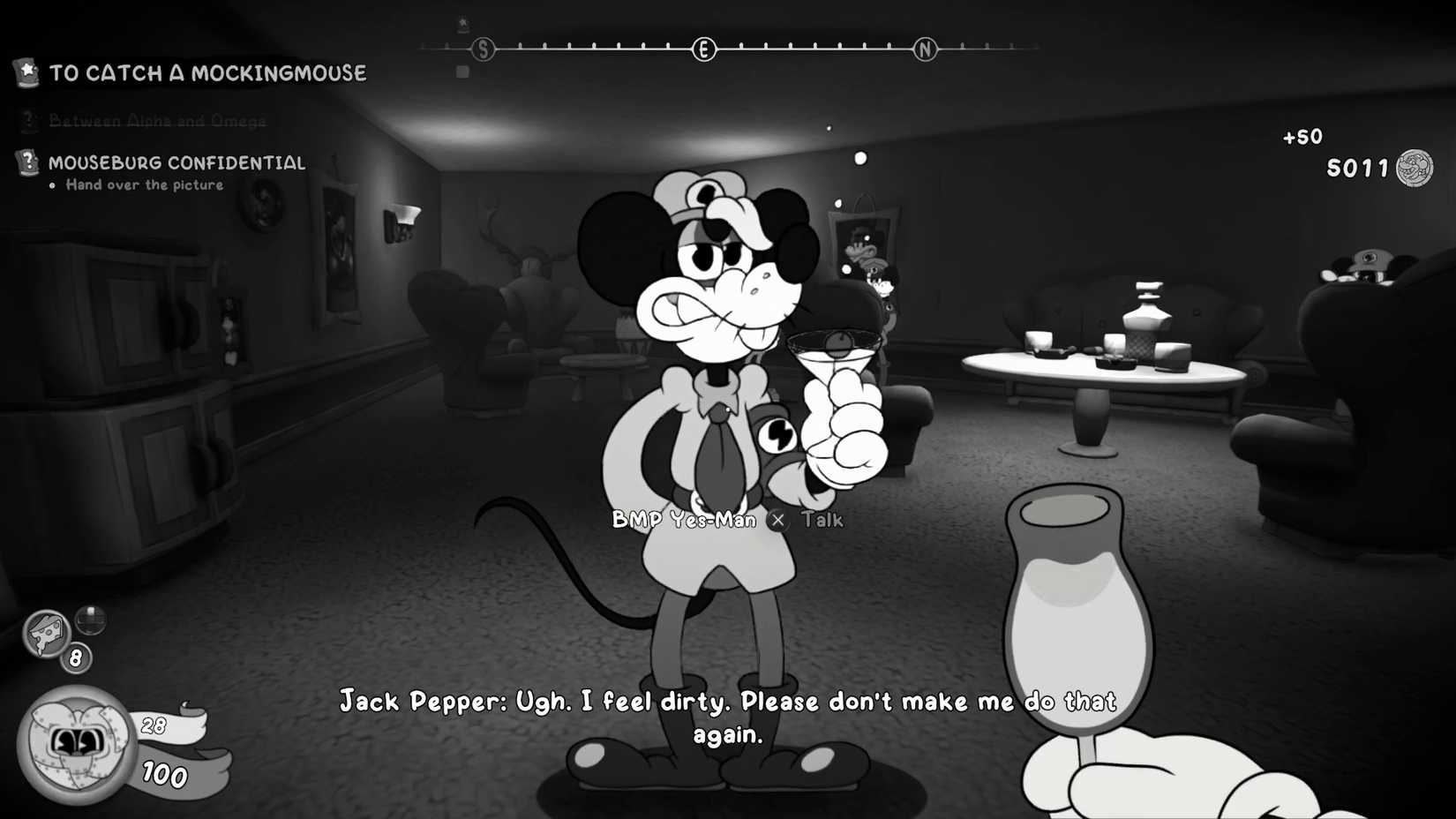
Task: Click the cheese consumable icon
Action: click(x=46, y=634)
